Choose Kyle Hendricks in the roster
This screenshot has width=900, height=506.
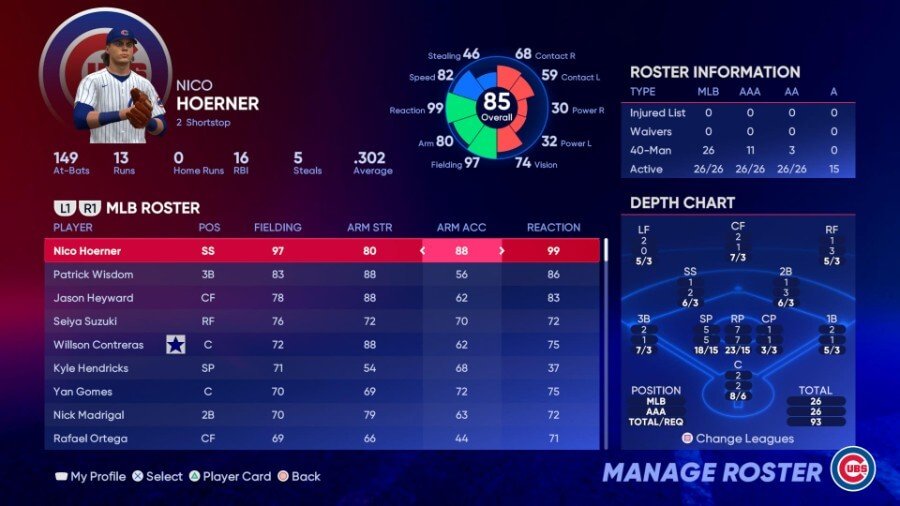click(300, 368)
